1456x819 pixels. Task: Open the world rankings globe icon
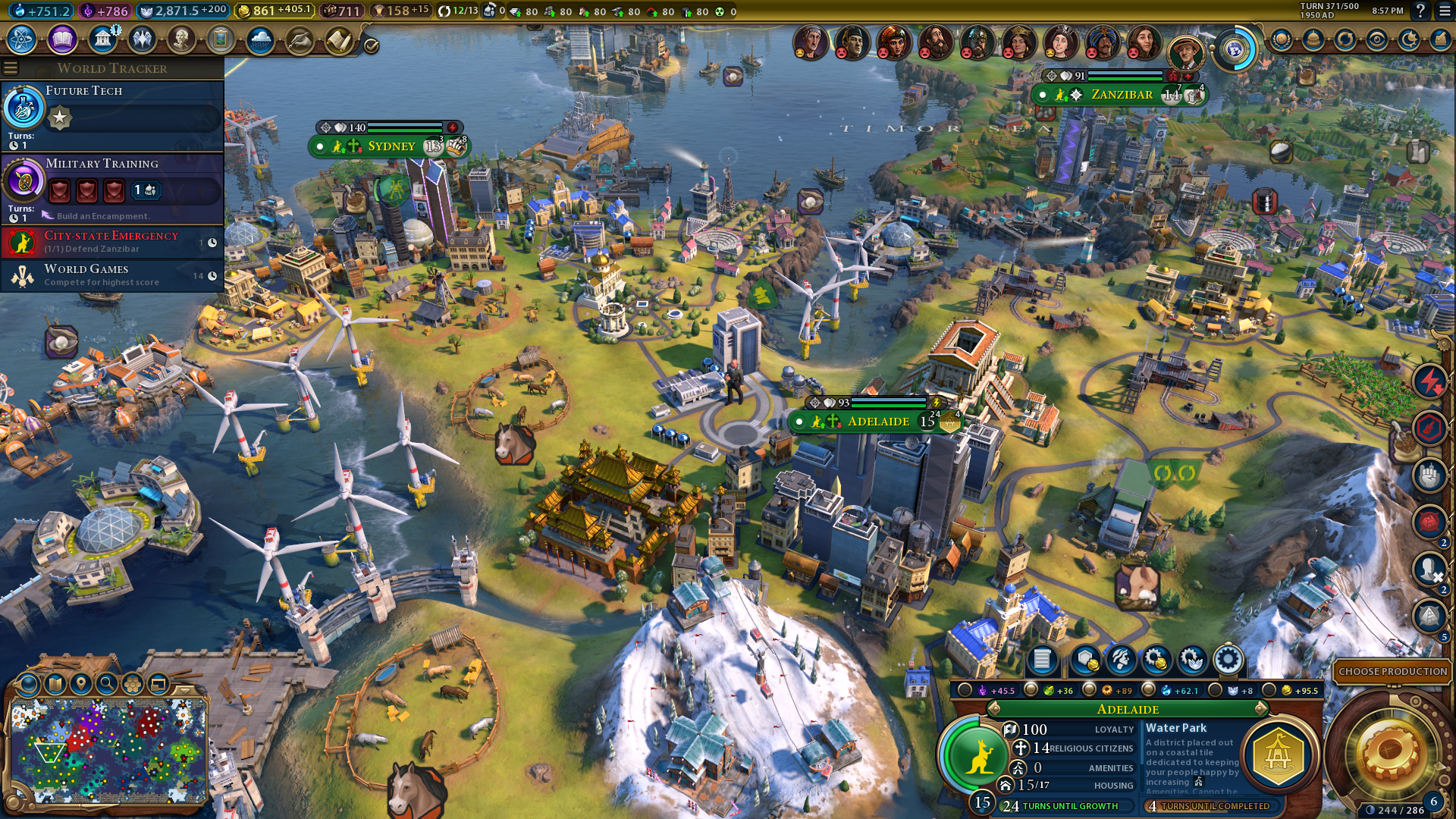pos(1282,39)
